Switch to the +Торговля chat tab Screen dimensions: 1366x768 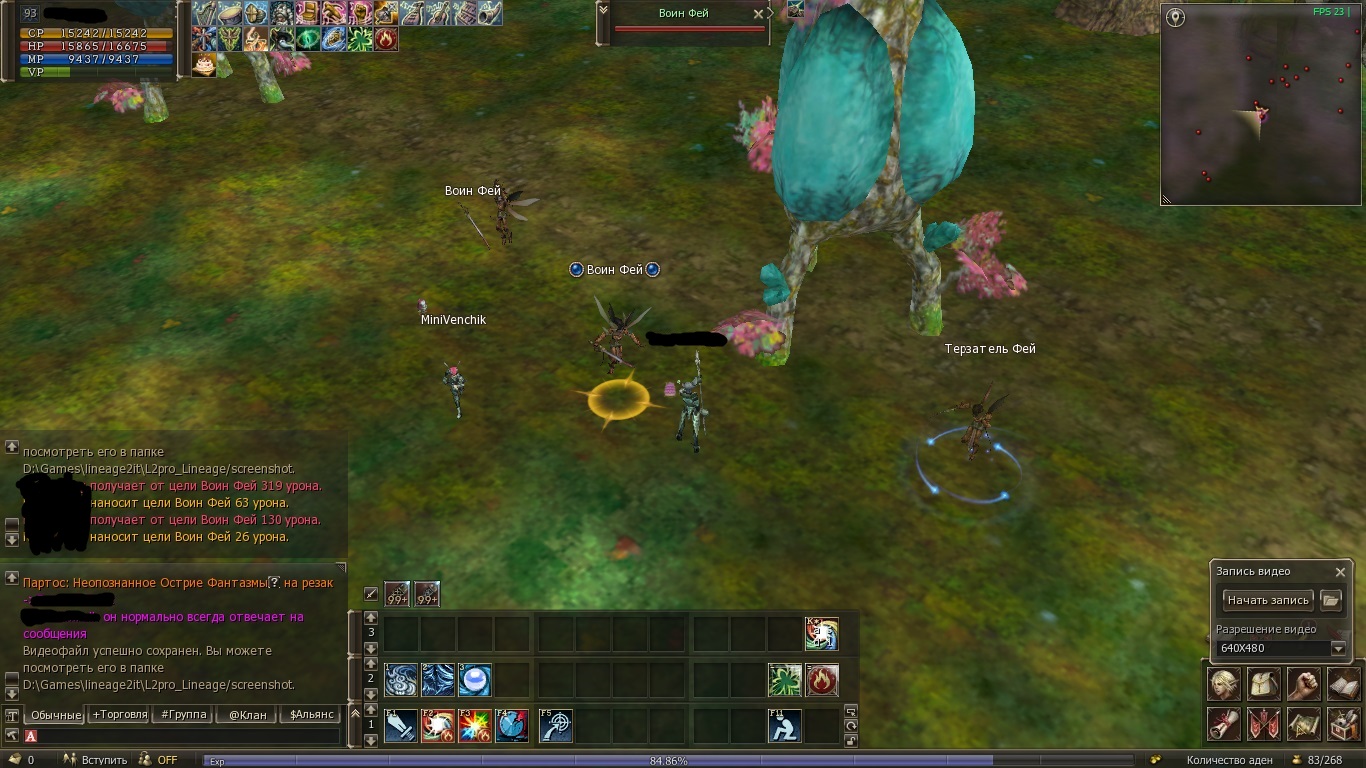click(x=120, y=715)
